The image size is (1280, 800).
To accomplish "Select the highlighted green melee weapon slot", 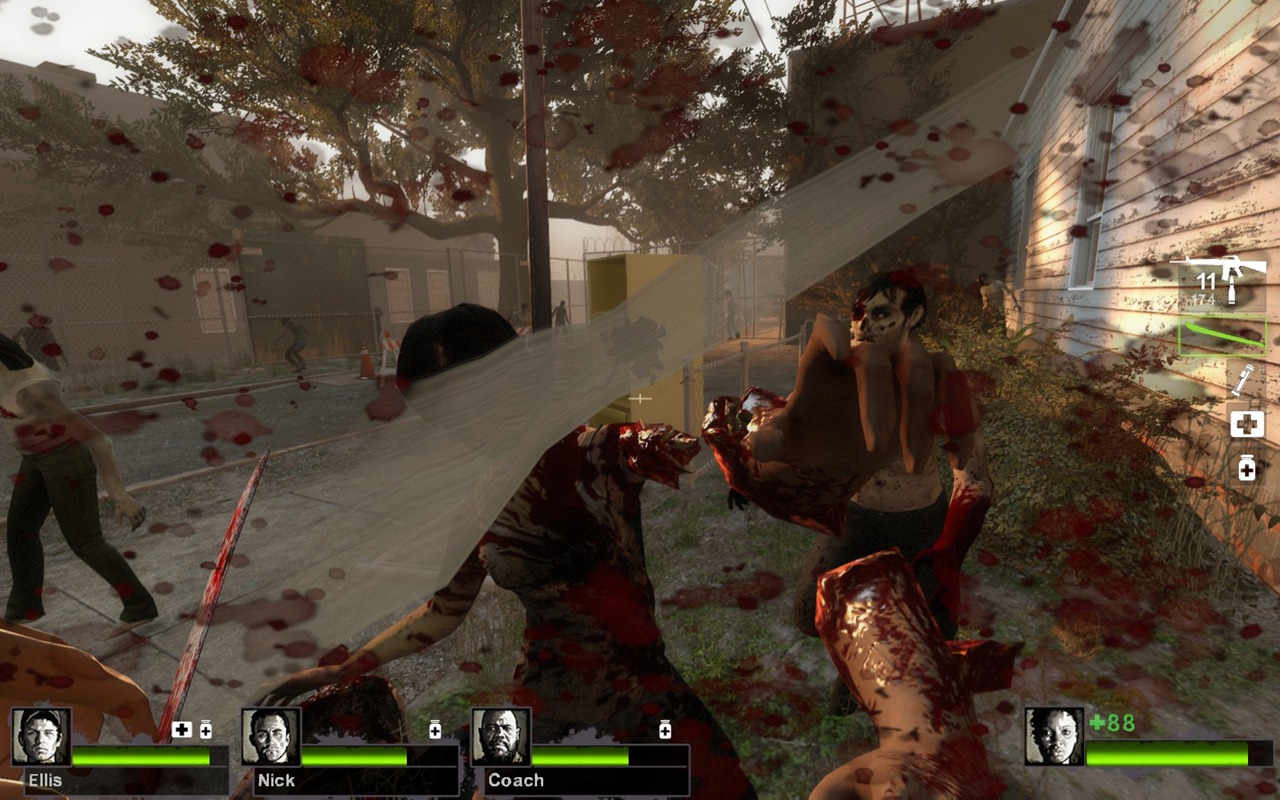I will [x=1222, y=337].
